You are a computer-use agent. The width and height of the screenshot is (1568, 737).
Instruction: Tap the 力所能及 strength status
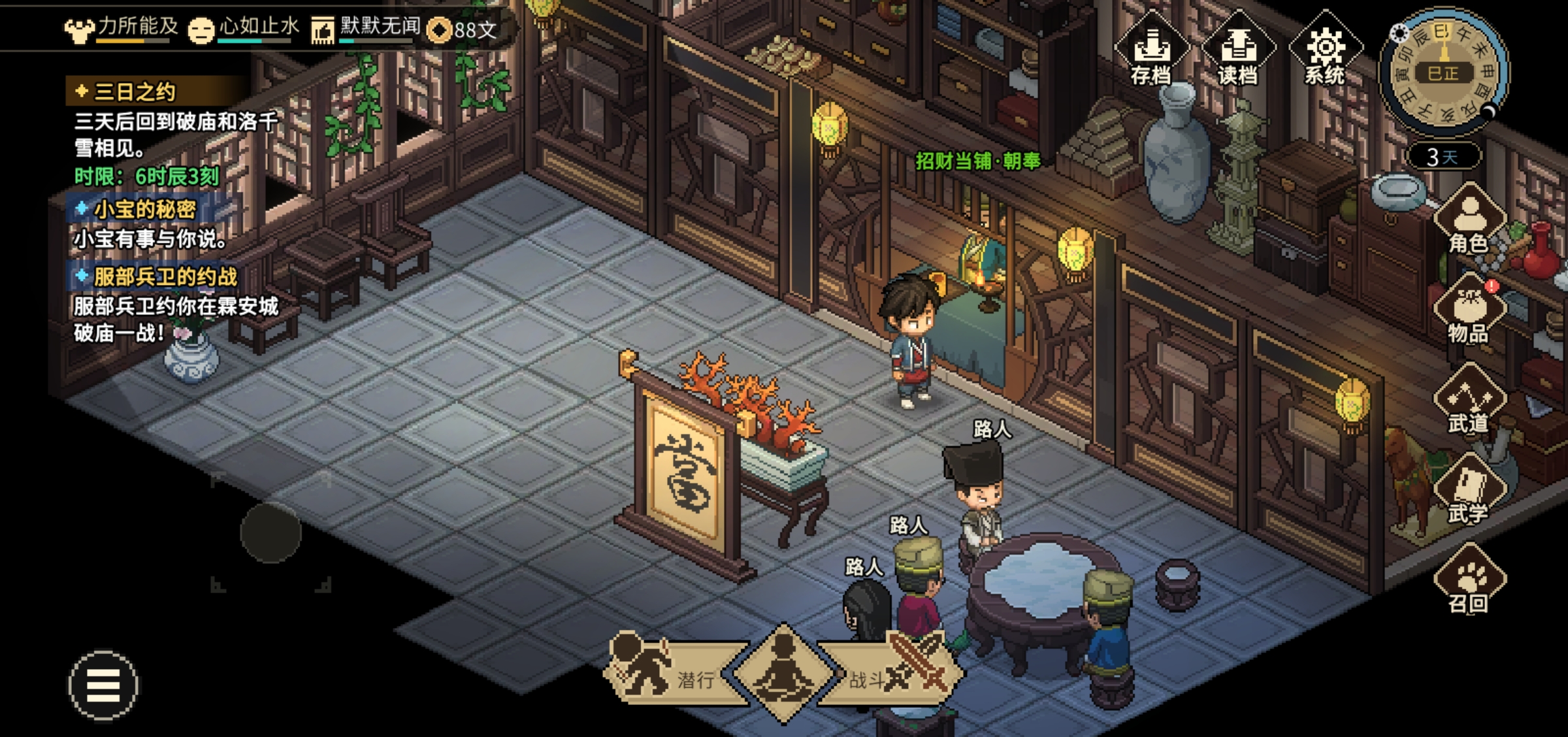pyautogui.click(x=122, y=29)
